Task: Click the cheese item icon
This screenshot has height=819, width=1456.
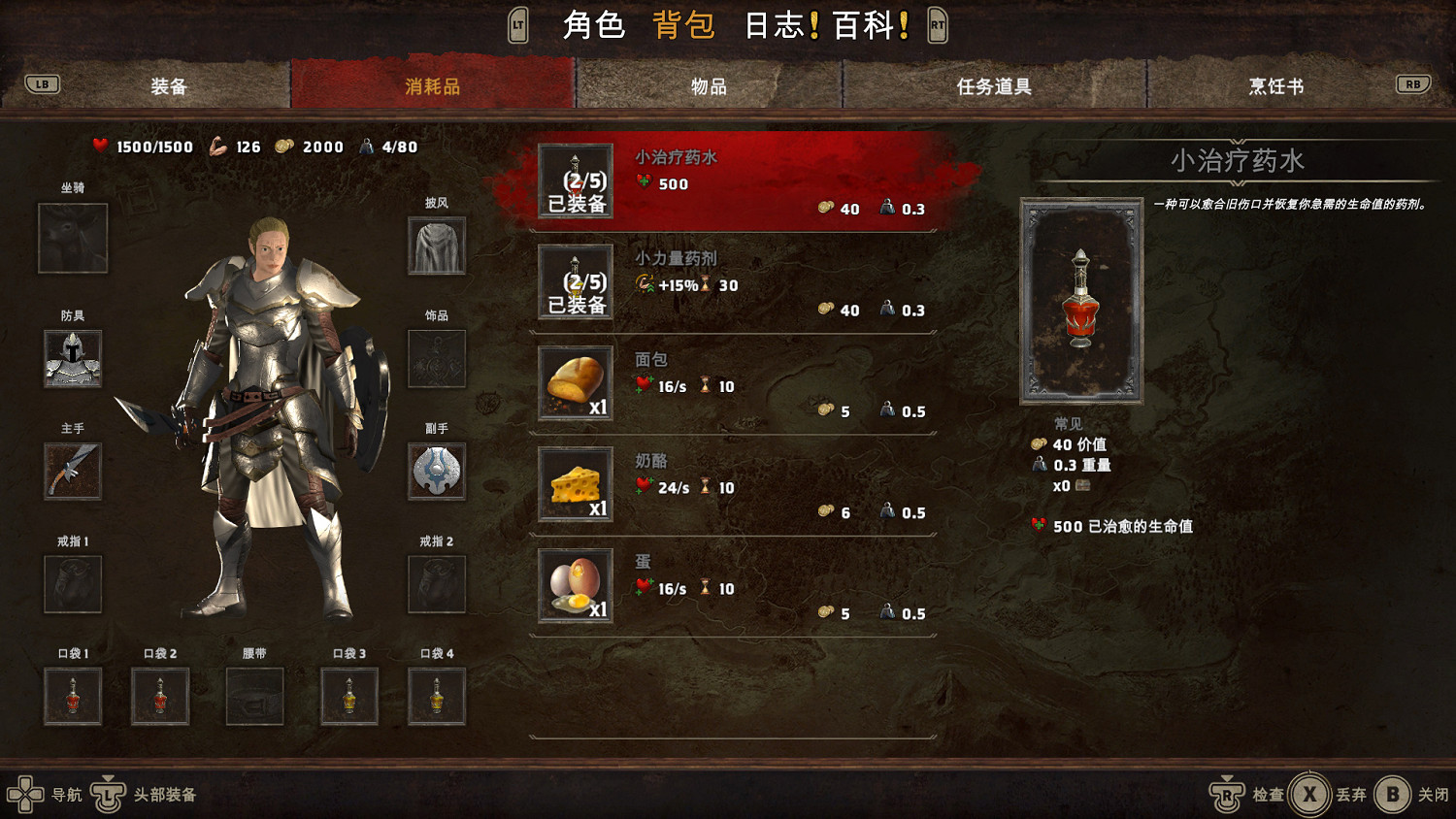Action: (574, 483)
